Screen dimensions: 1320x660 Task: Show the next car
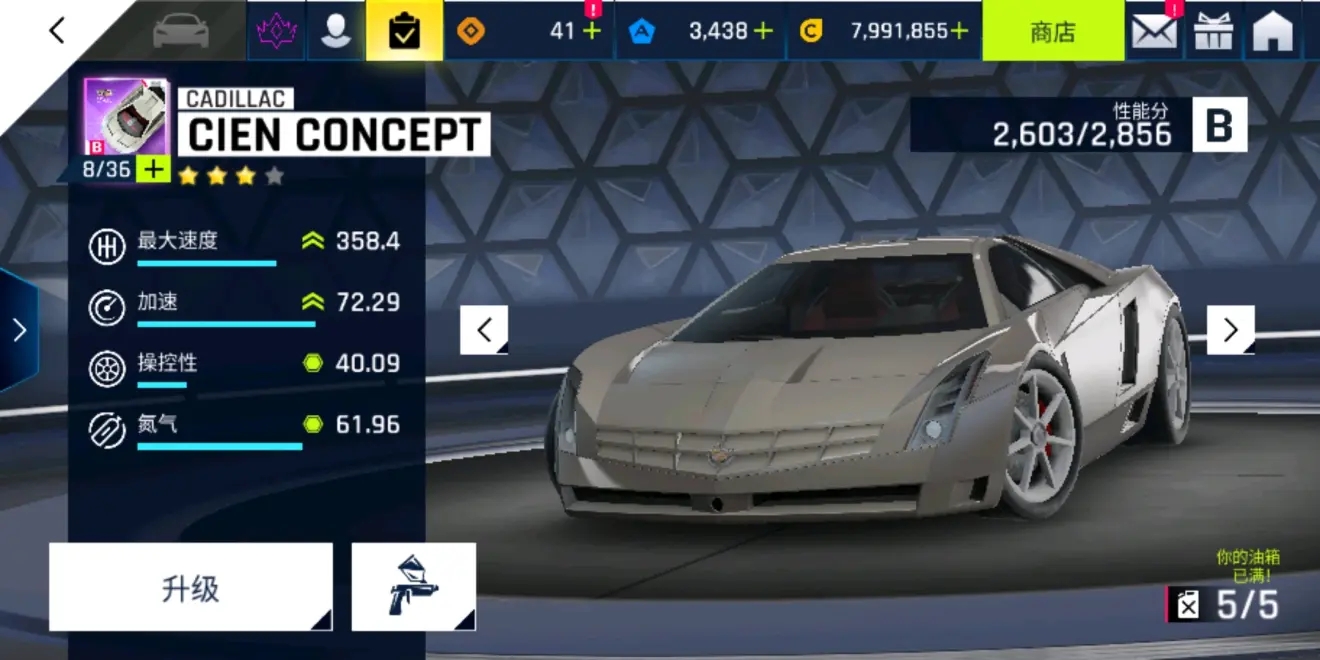[1230, 330]
